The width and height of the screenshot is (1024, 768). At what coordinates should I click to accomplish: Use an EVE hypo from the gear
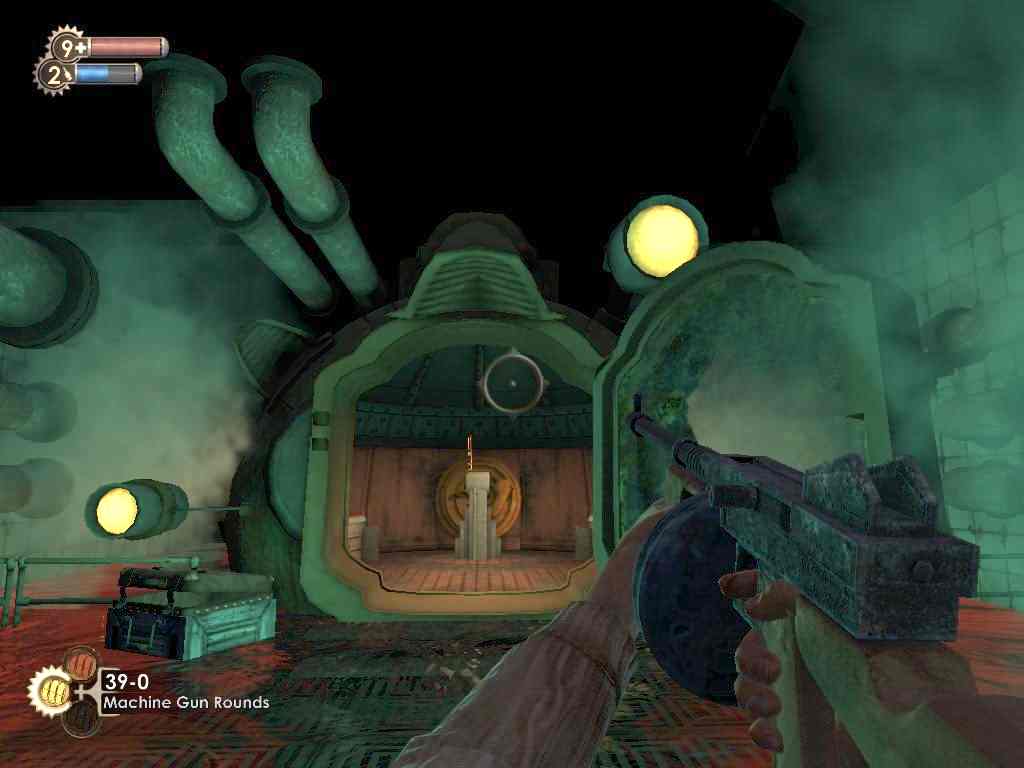pos(54,73)
